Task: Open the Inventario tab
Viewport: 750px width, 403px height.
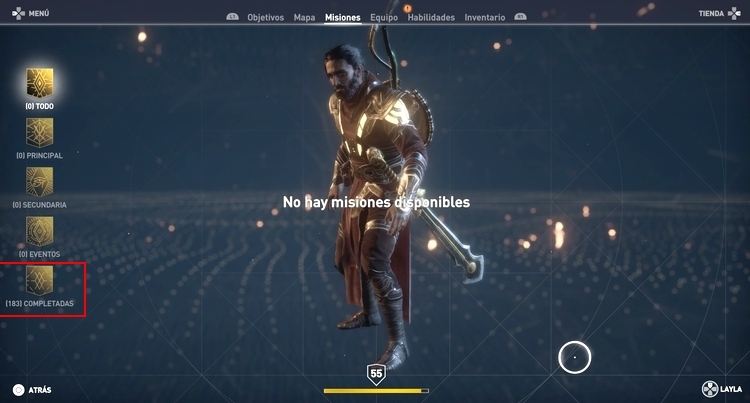Action: [x=485, y=17]
